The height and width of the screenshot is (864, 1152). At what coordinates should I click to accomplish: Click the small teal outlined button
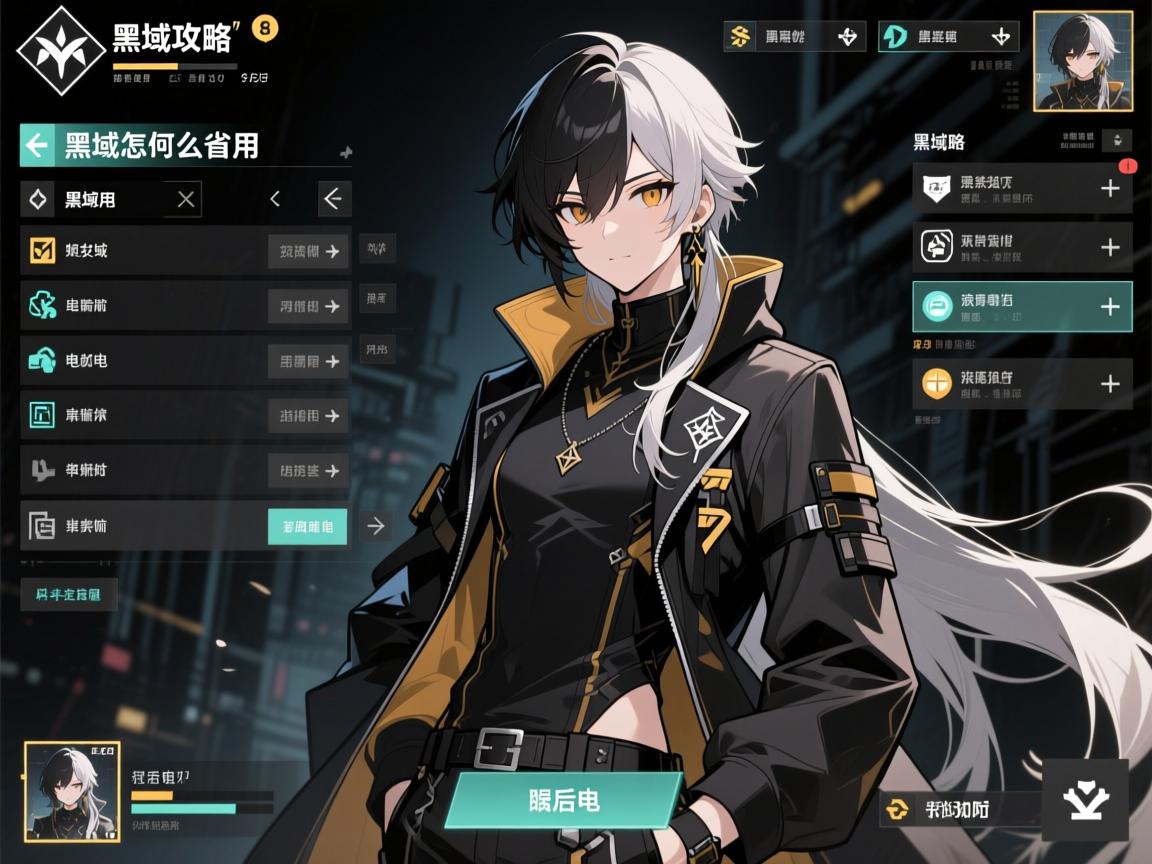point(69,594)
